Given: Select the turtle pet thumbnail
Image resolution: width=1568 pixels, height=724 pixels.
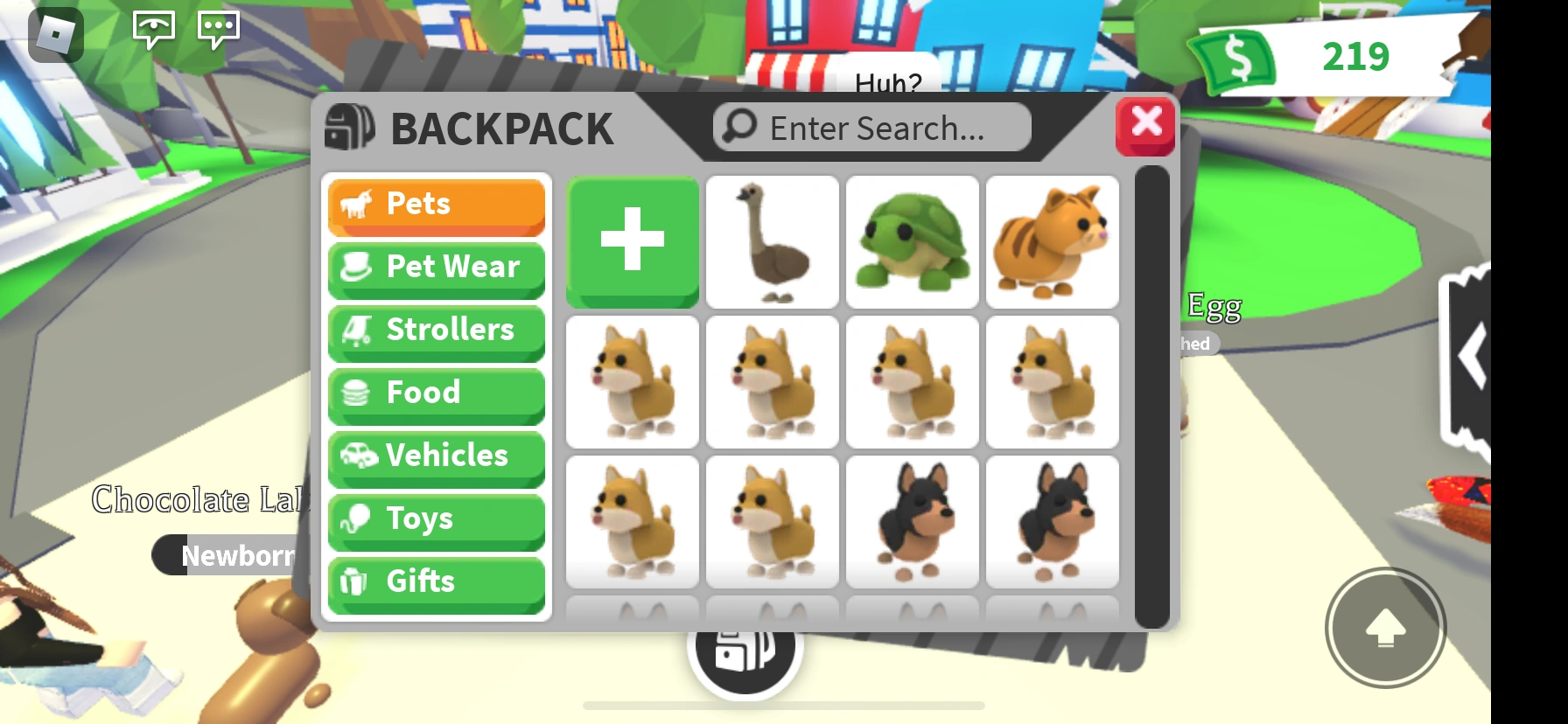Looking at the screenshot, I should (x=912, y=241).
